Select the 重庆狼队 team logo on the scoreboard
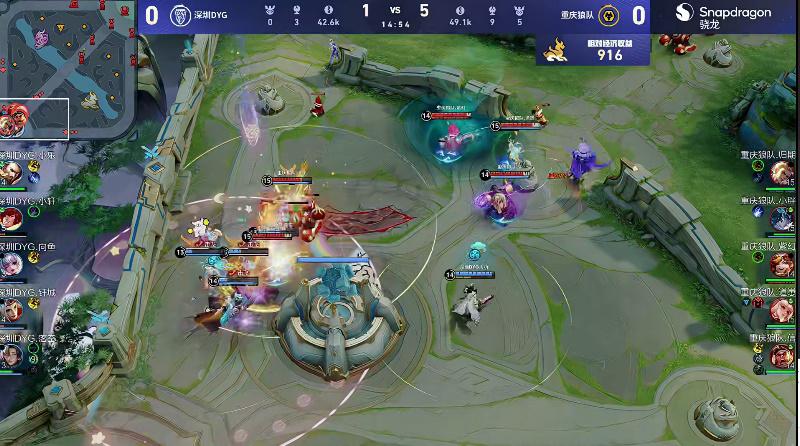 tap(609, 15)
